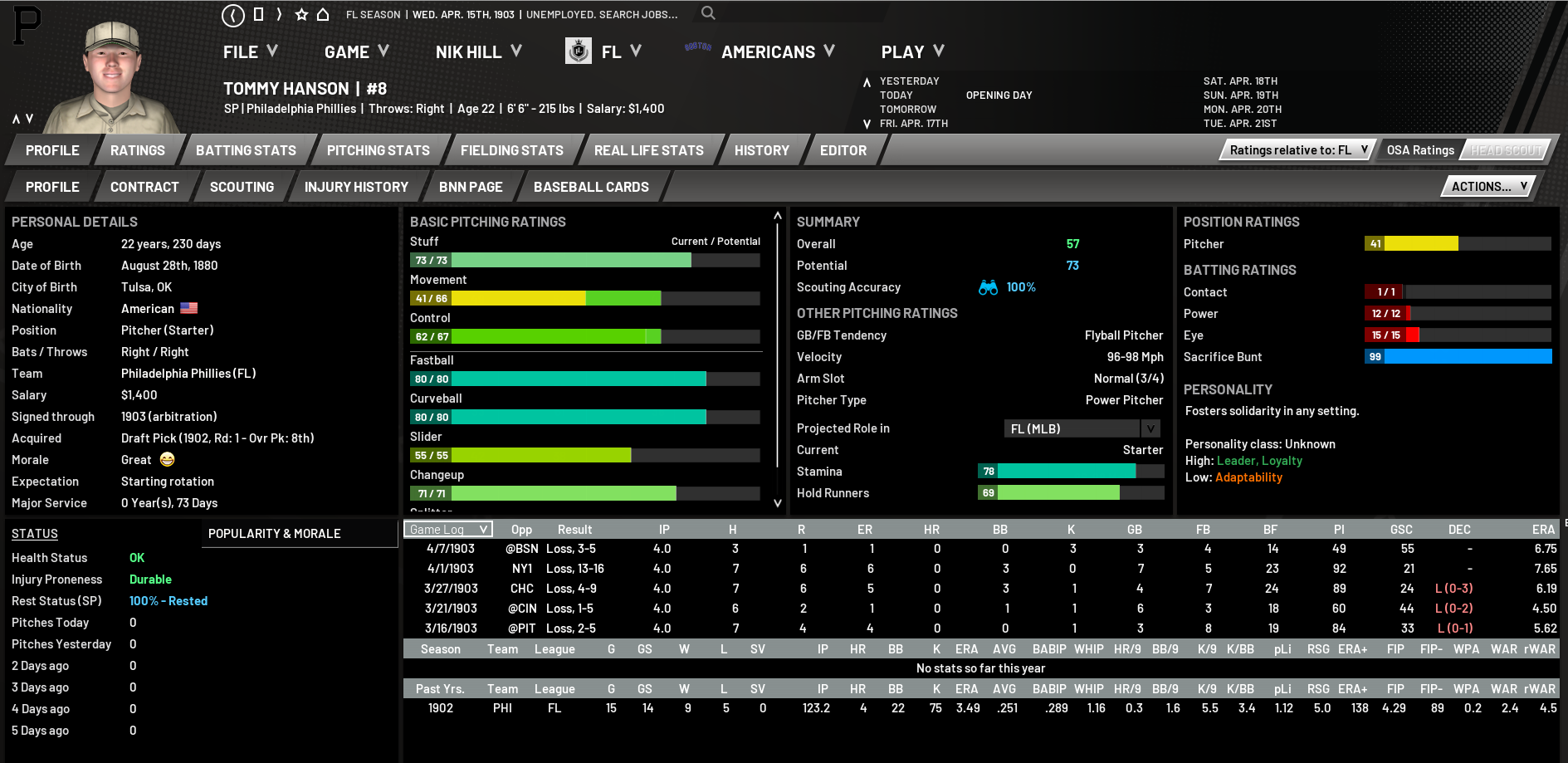Viewport: 1568px width, 763px height.
Task: Open the GAME menu
Action: 356,52
